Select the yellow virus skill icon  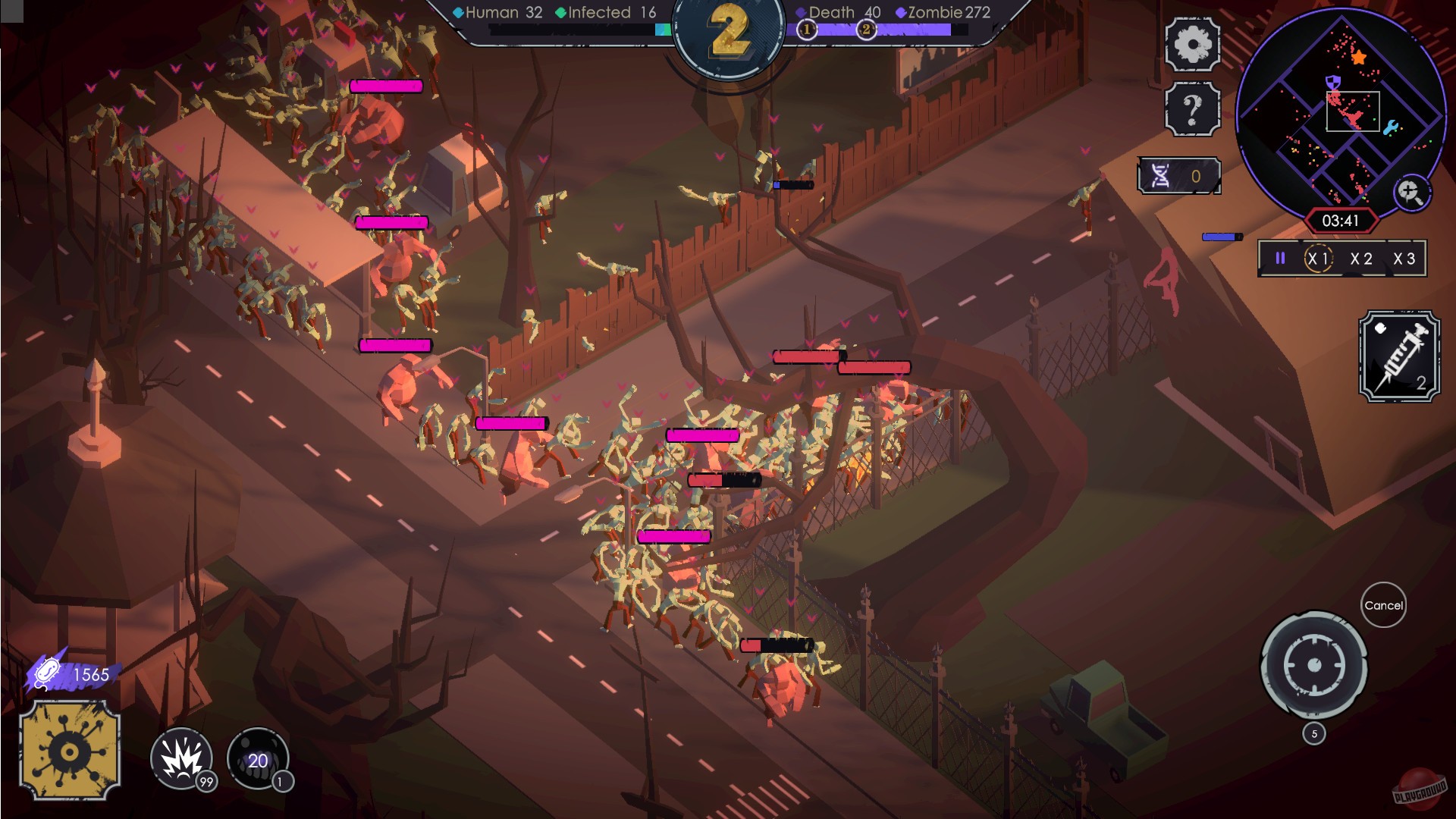click(71, 750)
